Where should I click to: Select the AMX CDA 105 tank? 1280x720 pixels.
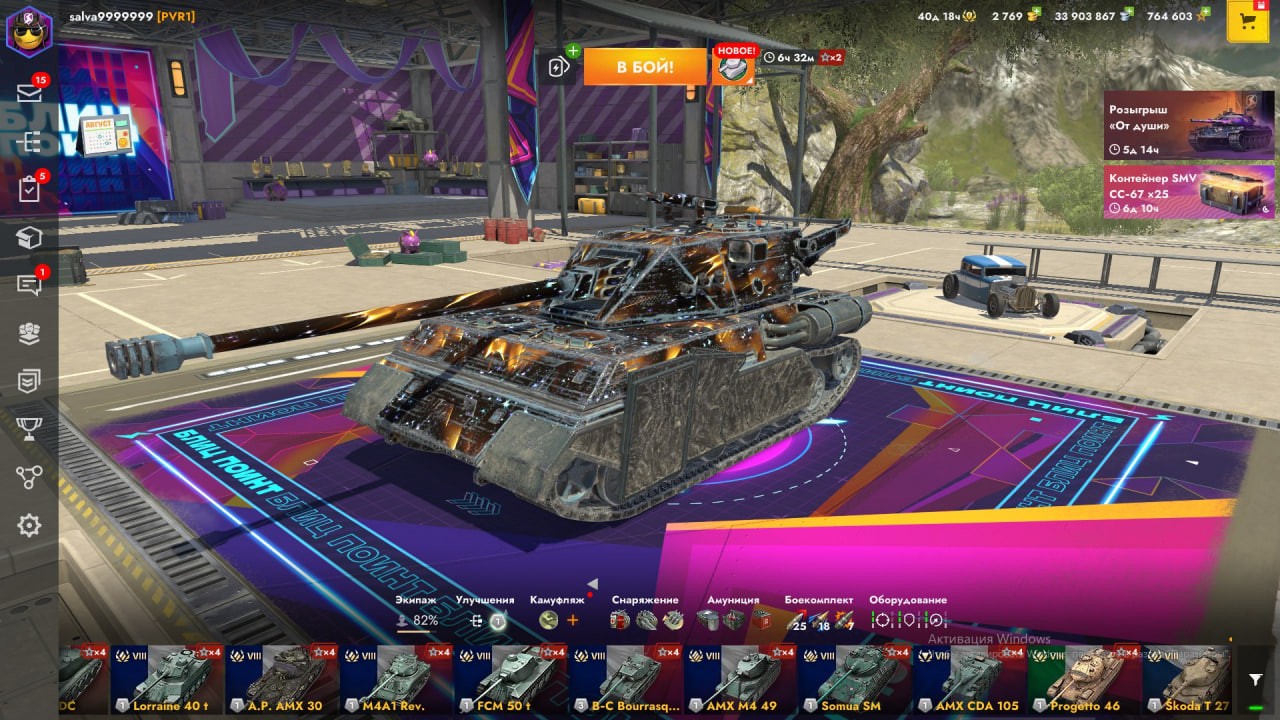coord(970,680)
